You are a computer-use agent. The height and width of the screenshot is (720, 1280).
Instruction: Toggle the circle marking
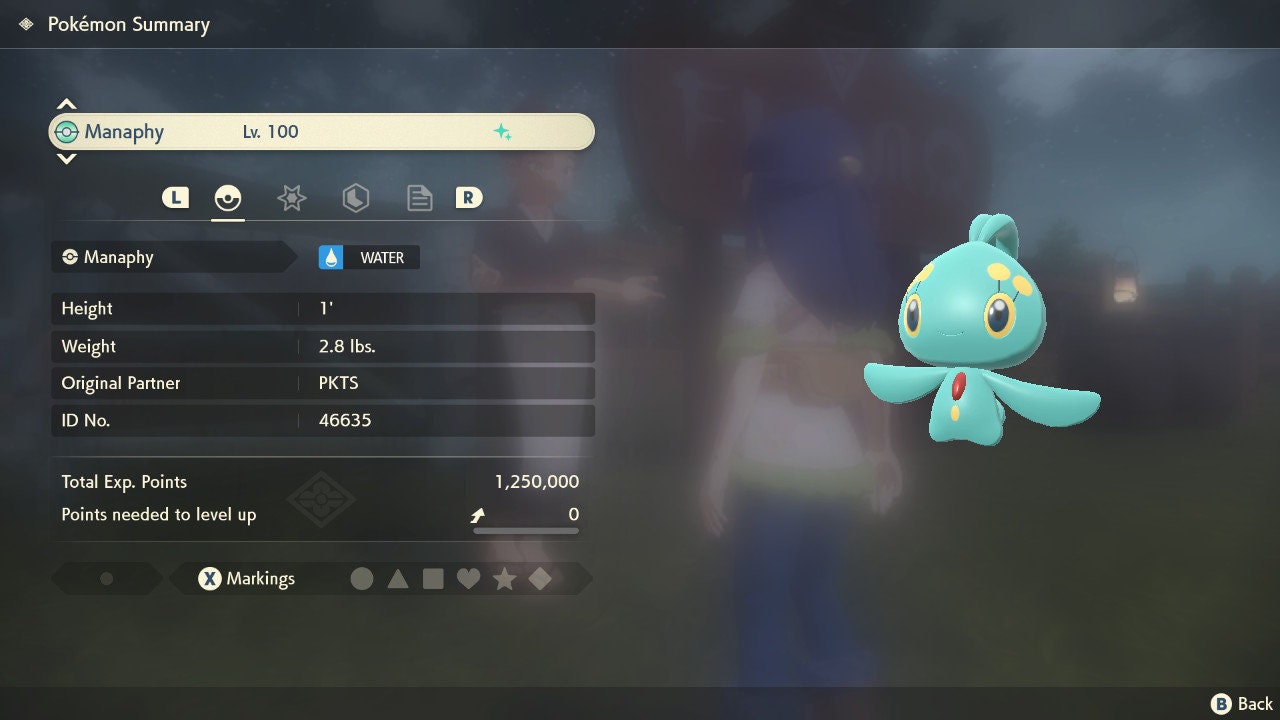coord(362,579)
